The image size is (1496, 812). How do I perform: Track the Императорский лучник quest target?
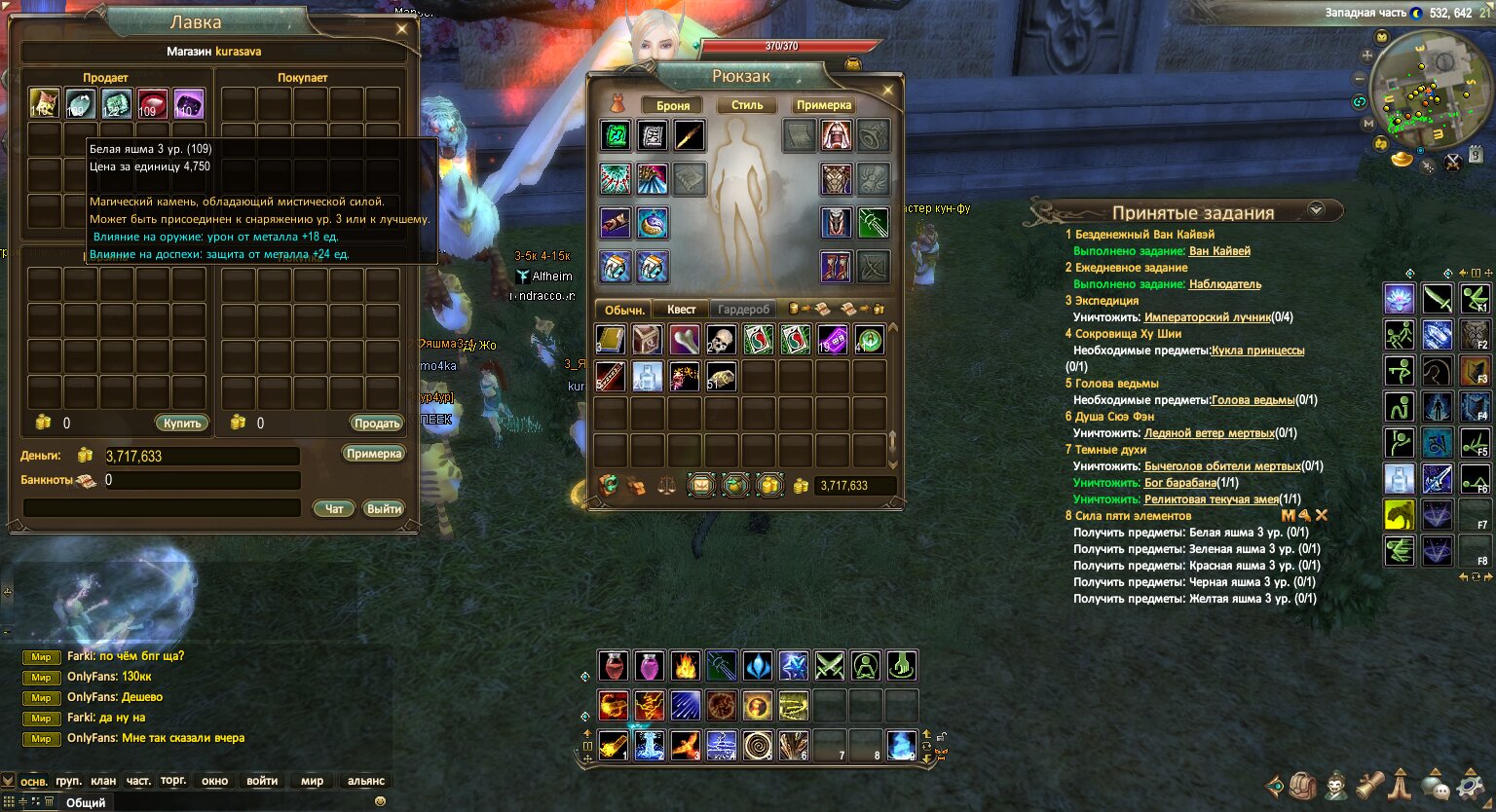1208,317
